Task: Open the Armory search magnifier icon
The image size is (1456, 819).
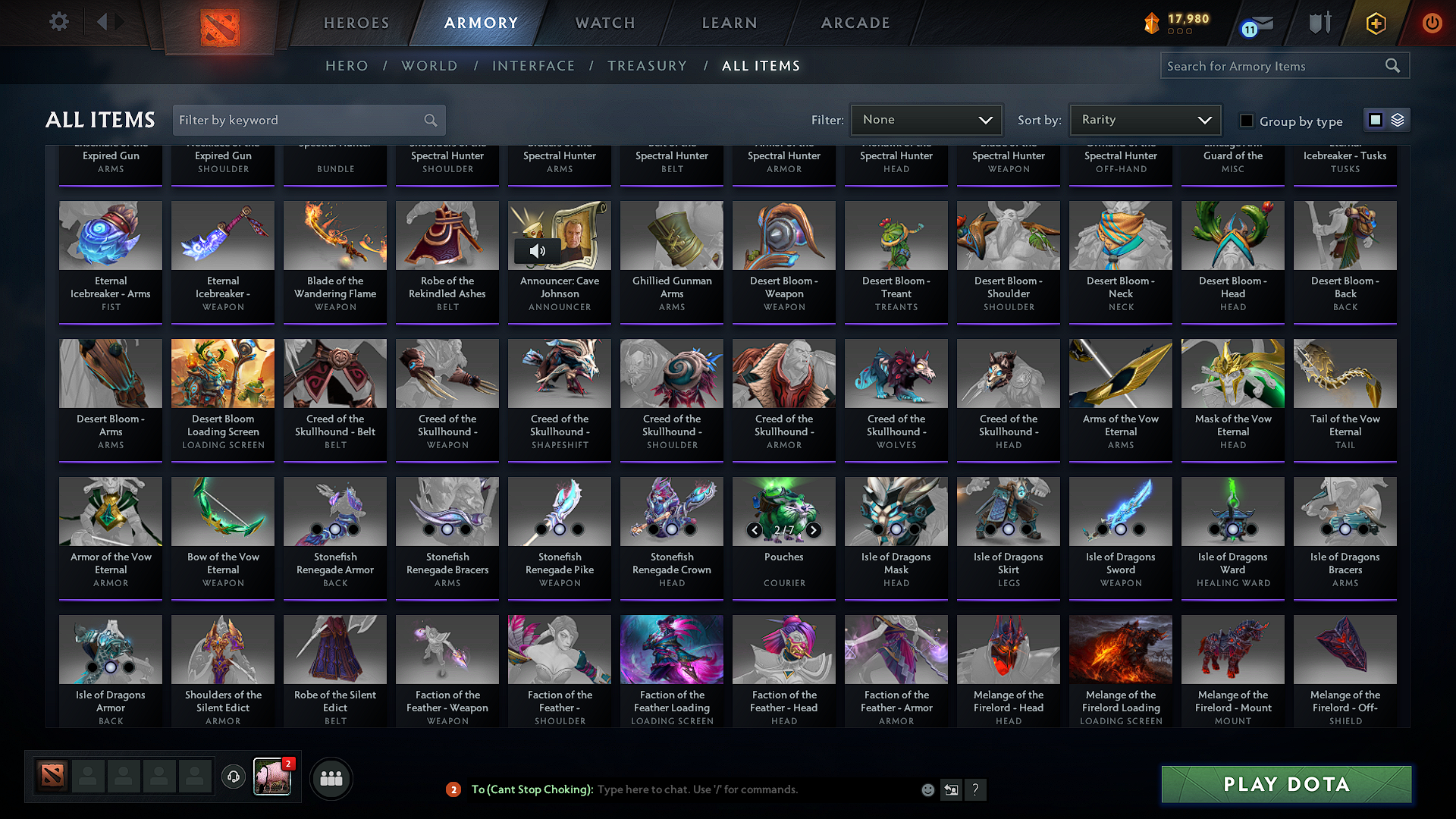Action: [x=1392, y=65]
